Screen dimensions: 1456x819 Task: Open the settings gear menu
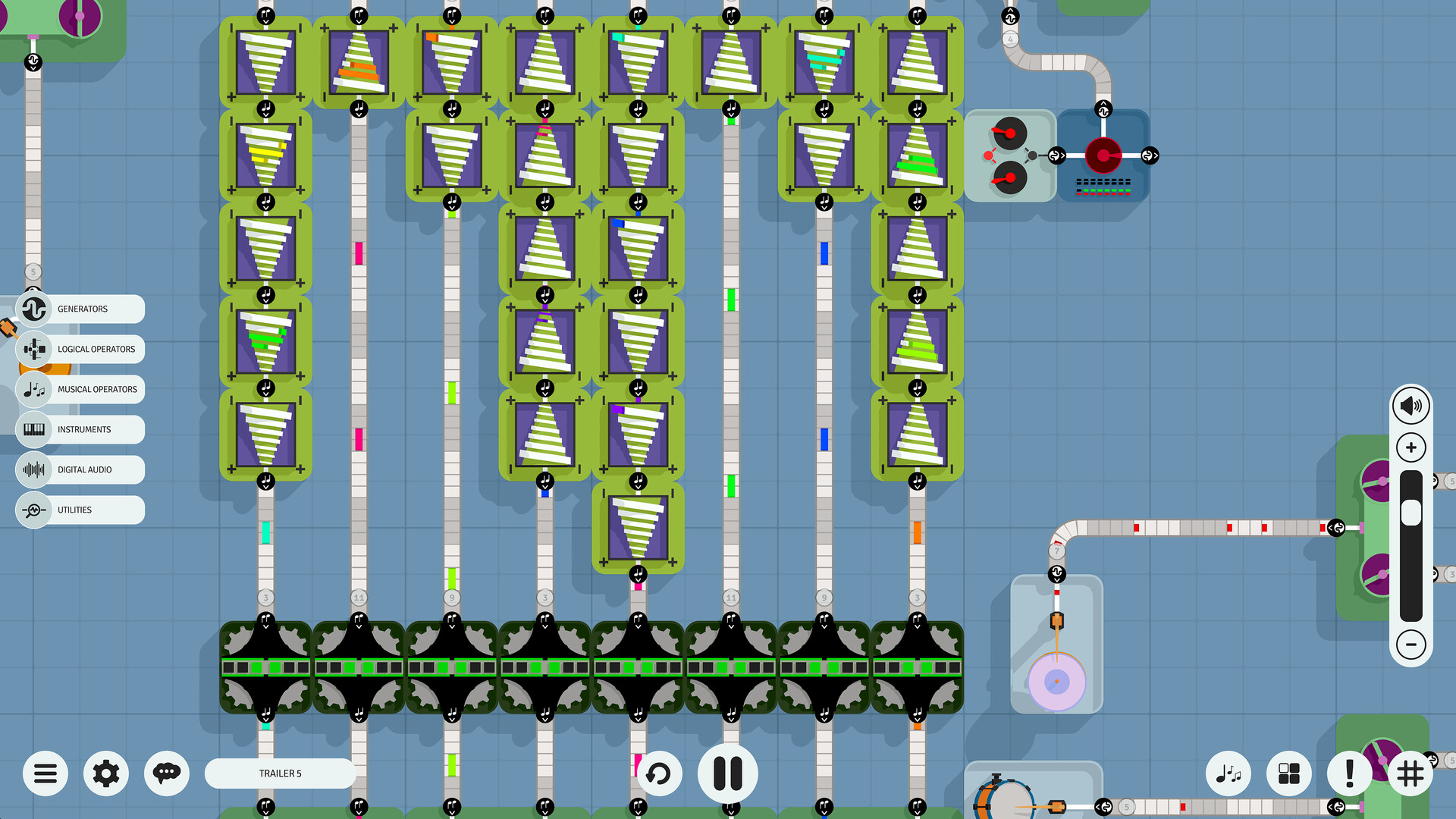(105, 773)
